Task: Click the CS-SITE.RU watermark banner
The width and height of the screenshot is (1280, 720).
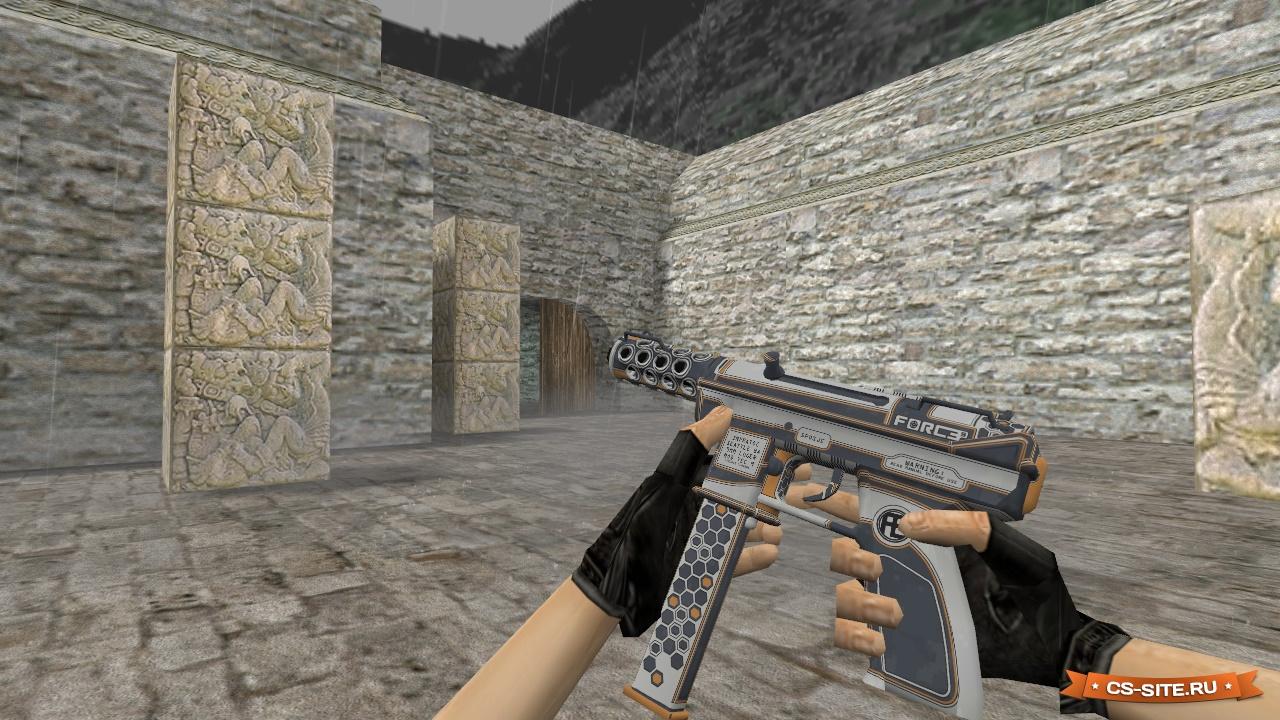Action: coord(1161,687)
